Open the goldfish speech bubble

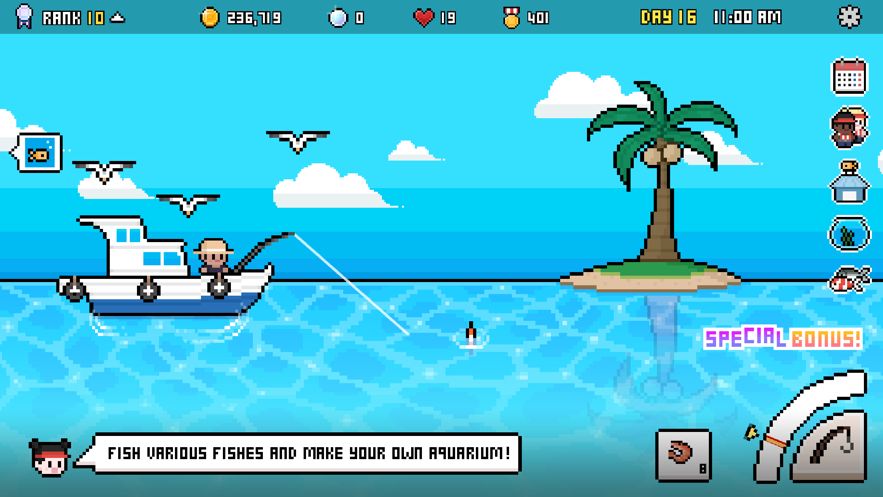[x=40, y=154]
